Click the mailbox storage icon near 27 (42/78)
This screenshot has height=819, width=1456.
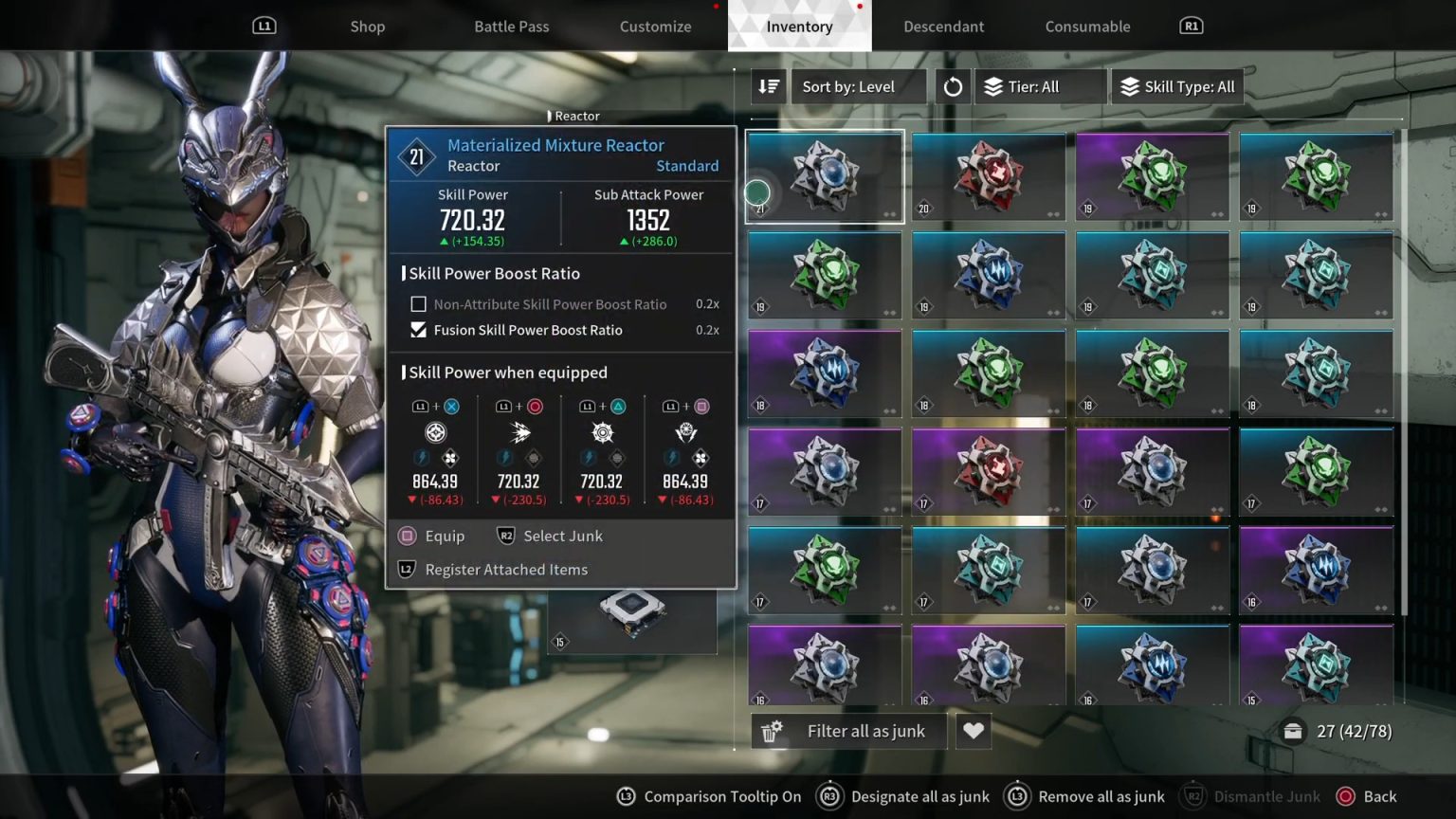(x=1293, y=731)
